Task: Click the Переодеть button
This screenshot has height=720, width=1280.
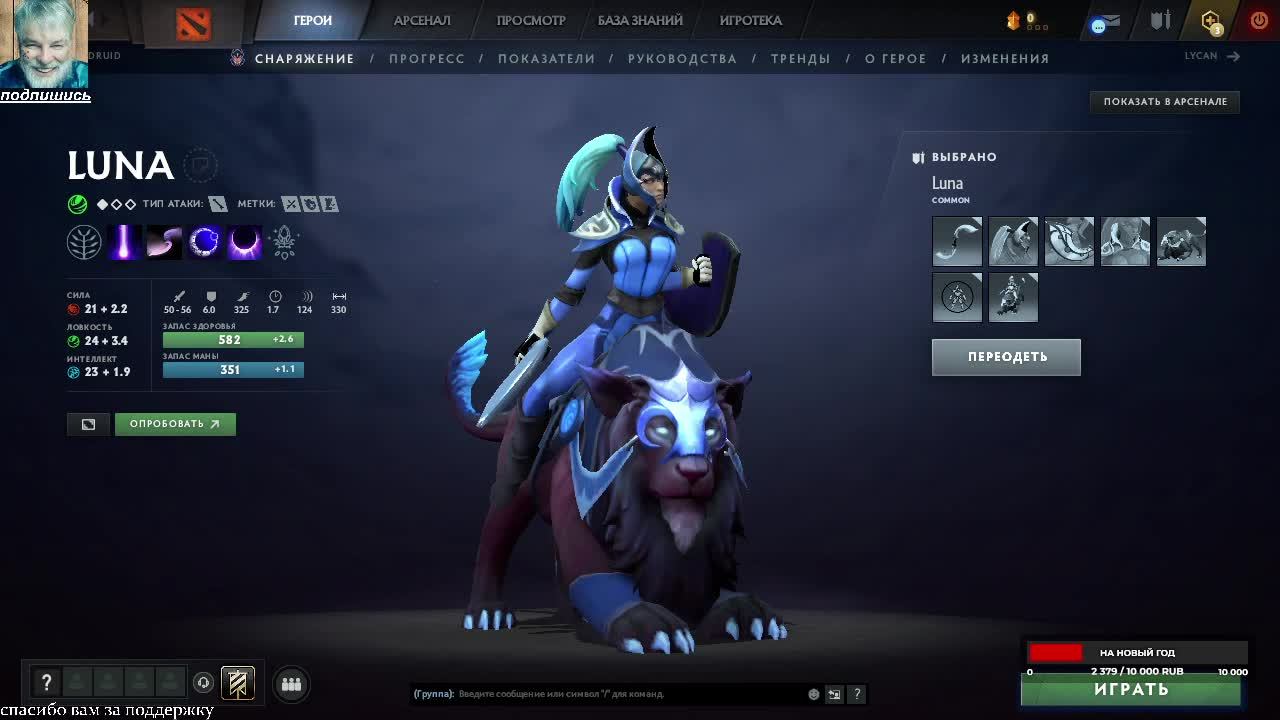Action: click(x=1006, y=357)
